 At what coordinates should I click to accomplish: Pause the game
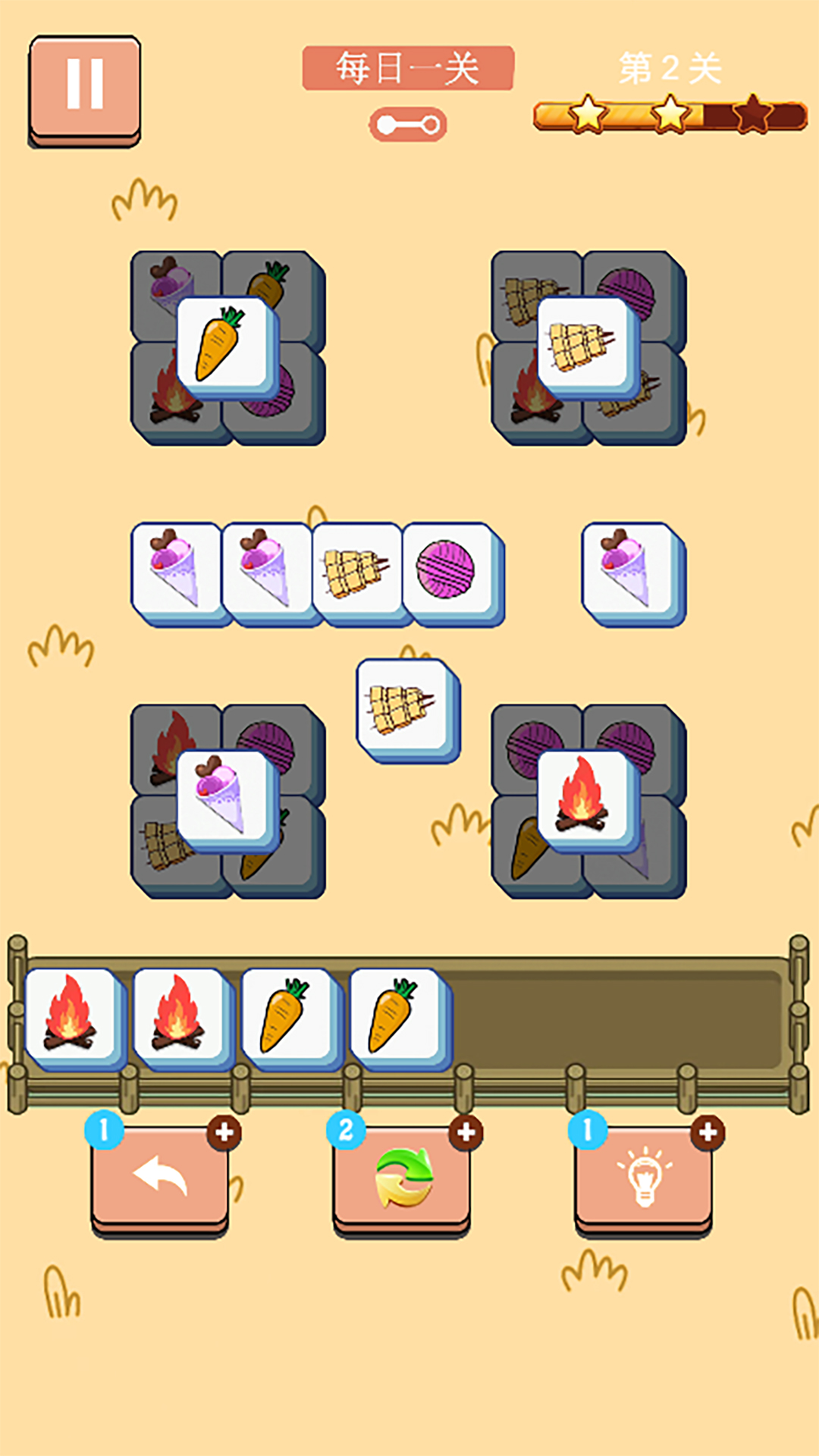pyautogui.click(x=85, y=87)
